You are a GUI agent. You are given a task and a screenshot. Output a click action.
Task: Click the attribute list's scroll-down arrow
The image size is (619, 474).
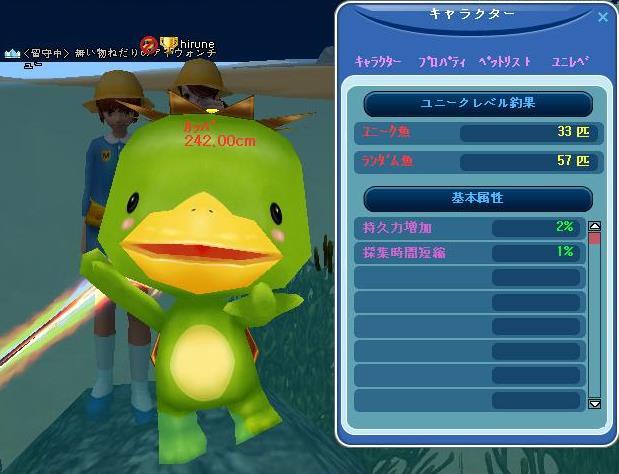pos(594,403)
